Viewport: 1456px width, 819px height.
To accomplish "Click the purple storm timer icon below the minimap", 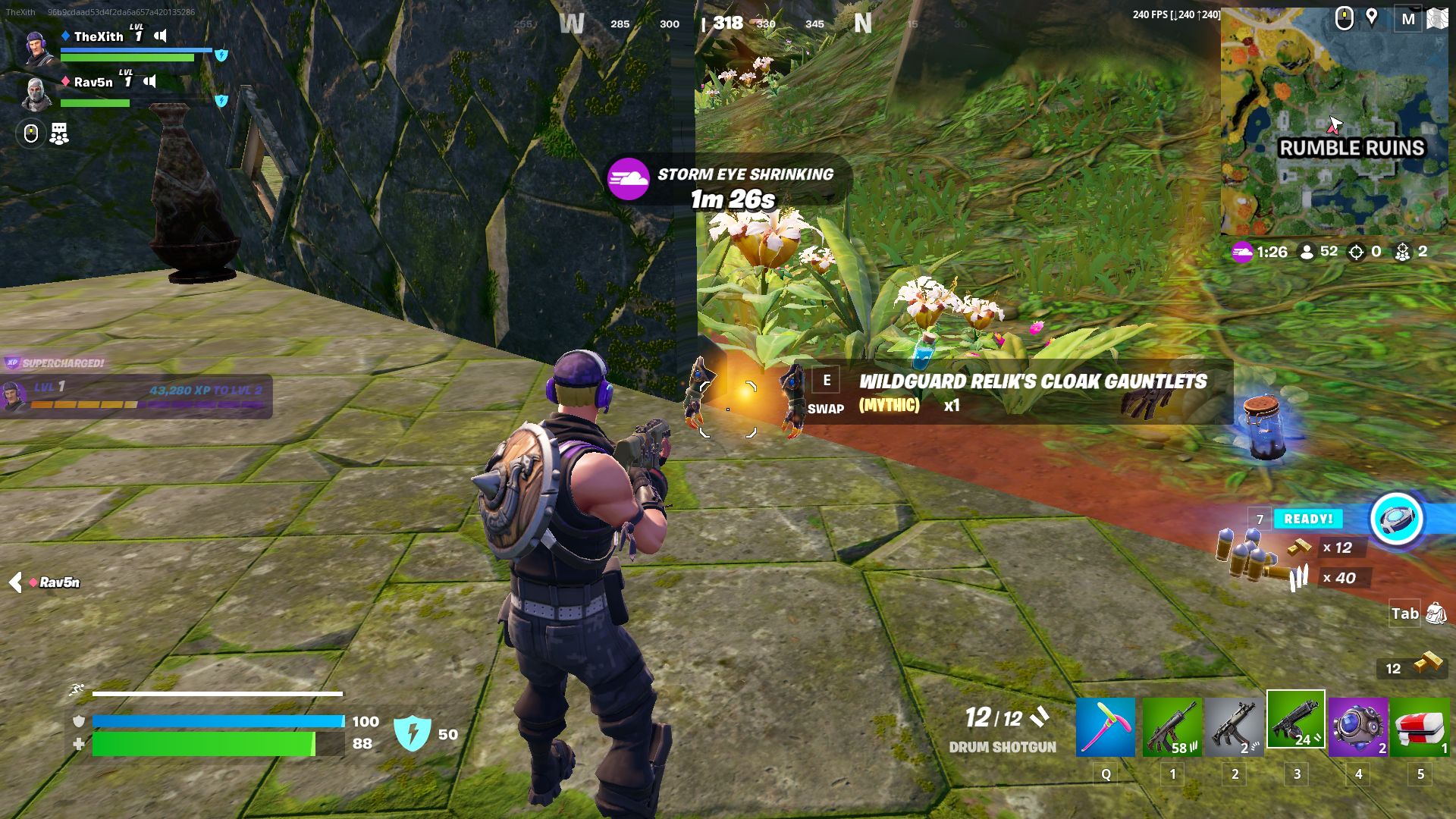I will point(1243,252).
